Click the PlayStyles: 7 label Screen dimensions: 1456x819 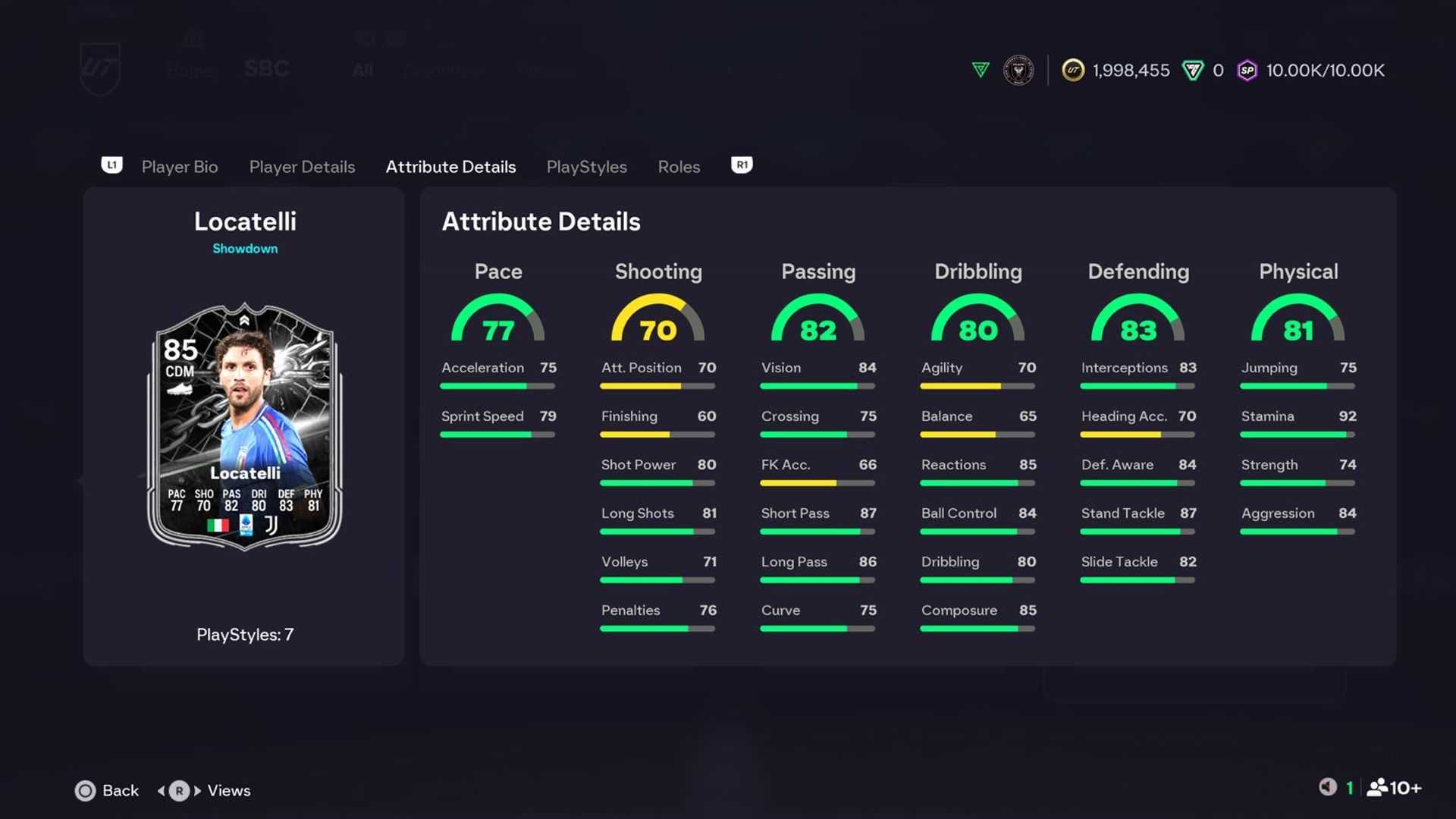[244, 635]
